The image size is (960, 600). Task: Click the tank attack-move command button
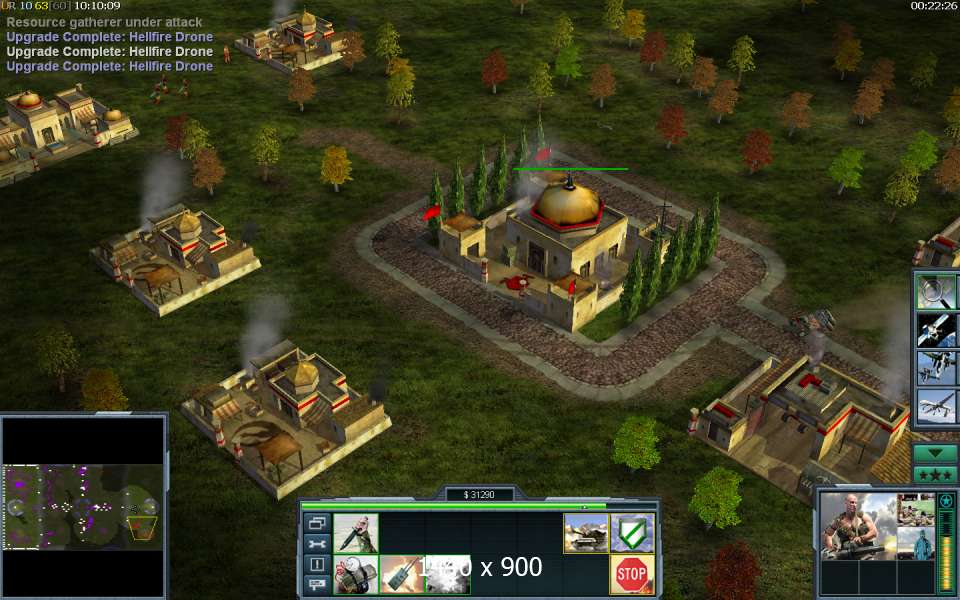click(x=585, y=533)
